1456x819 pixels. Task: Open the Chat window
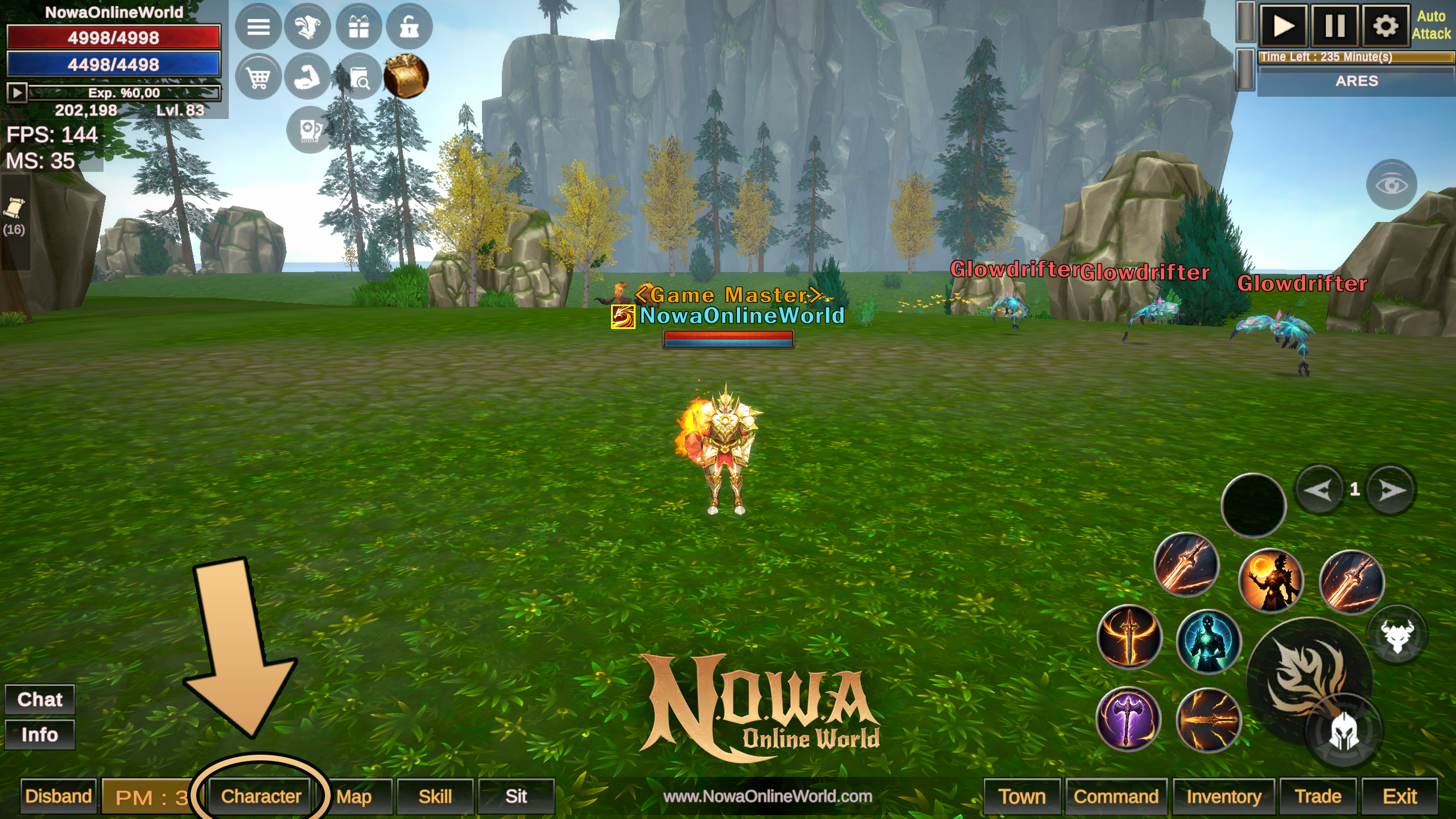point(40,699)
